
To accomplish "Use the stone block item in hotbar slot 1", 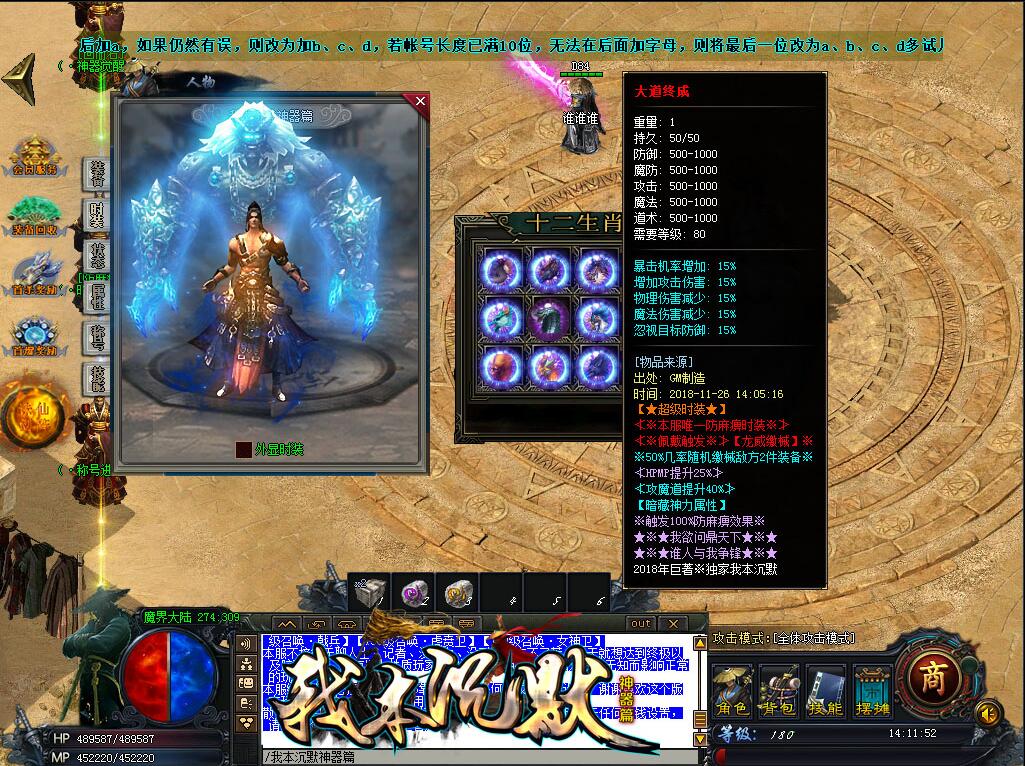I will pyautogui.click(x=369, y=593).
